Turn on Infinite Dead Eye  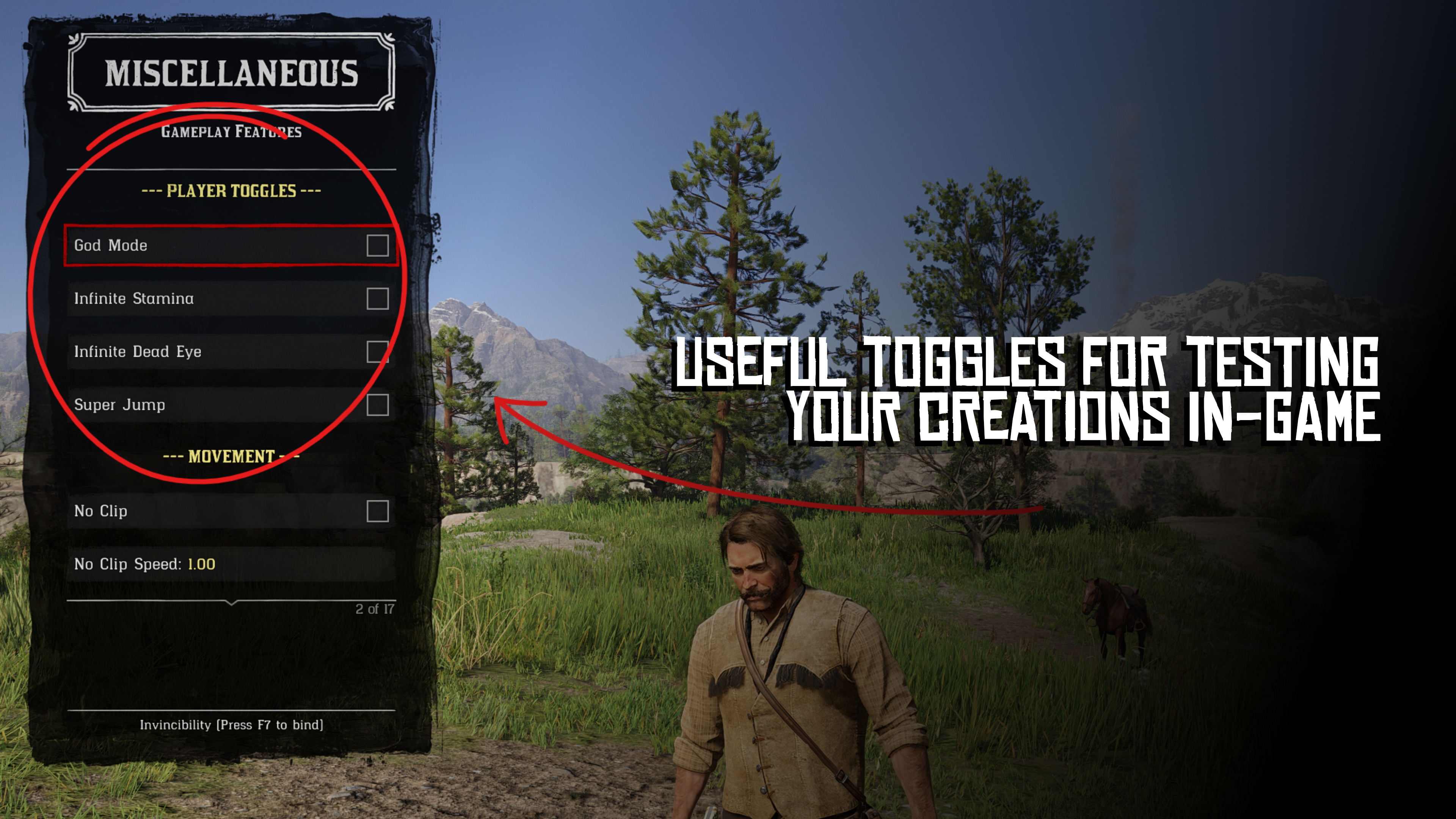coord(377,351)
